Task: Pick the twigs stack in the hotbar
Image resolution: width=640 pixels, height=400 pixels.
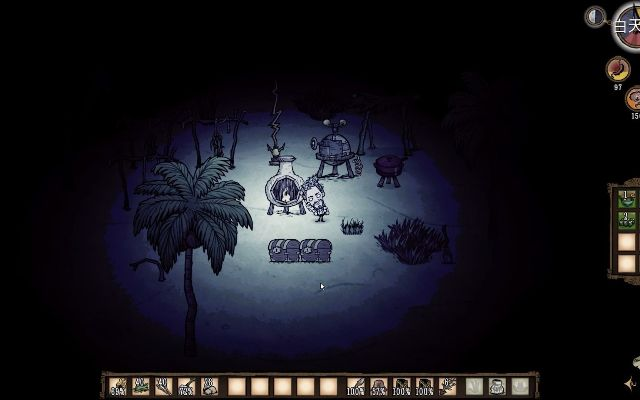Action: pyautogui.click(x=163, y=385)
